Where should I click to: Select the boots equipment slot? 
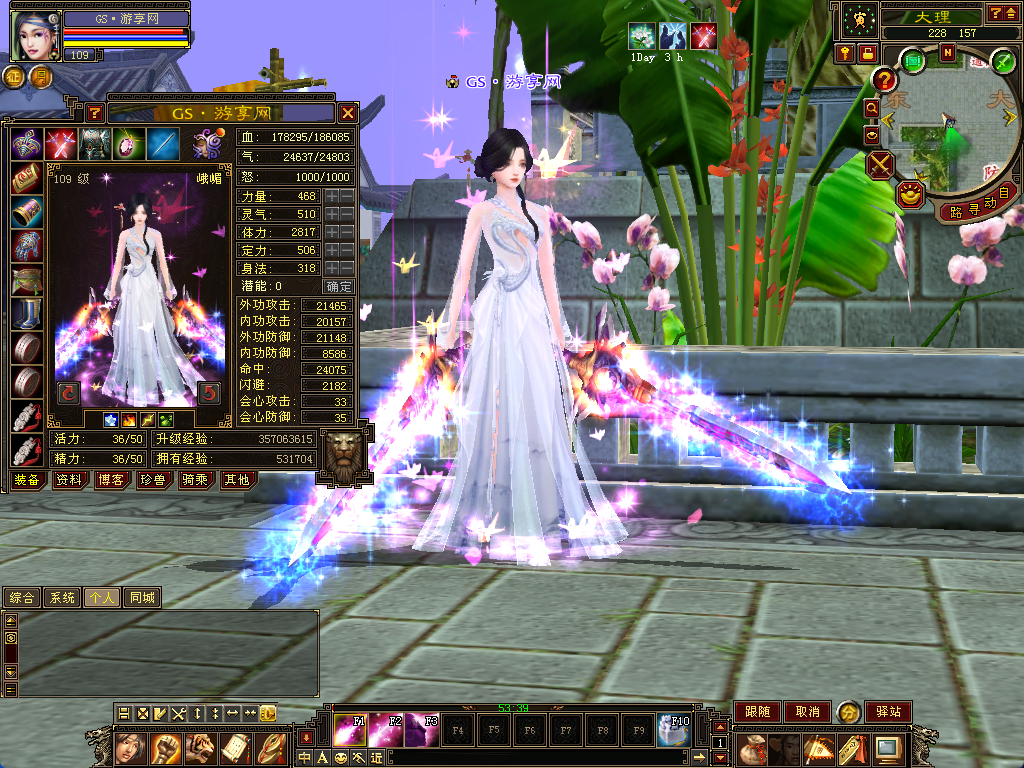[x=27, y=314]
